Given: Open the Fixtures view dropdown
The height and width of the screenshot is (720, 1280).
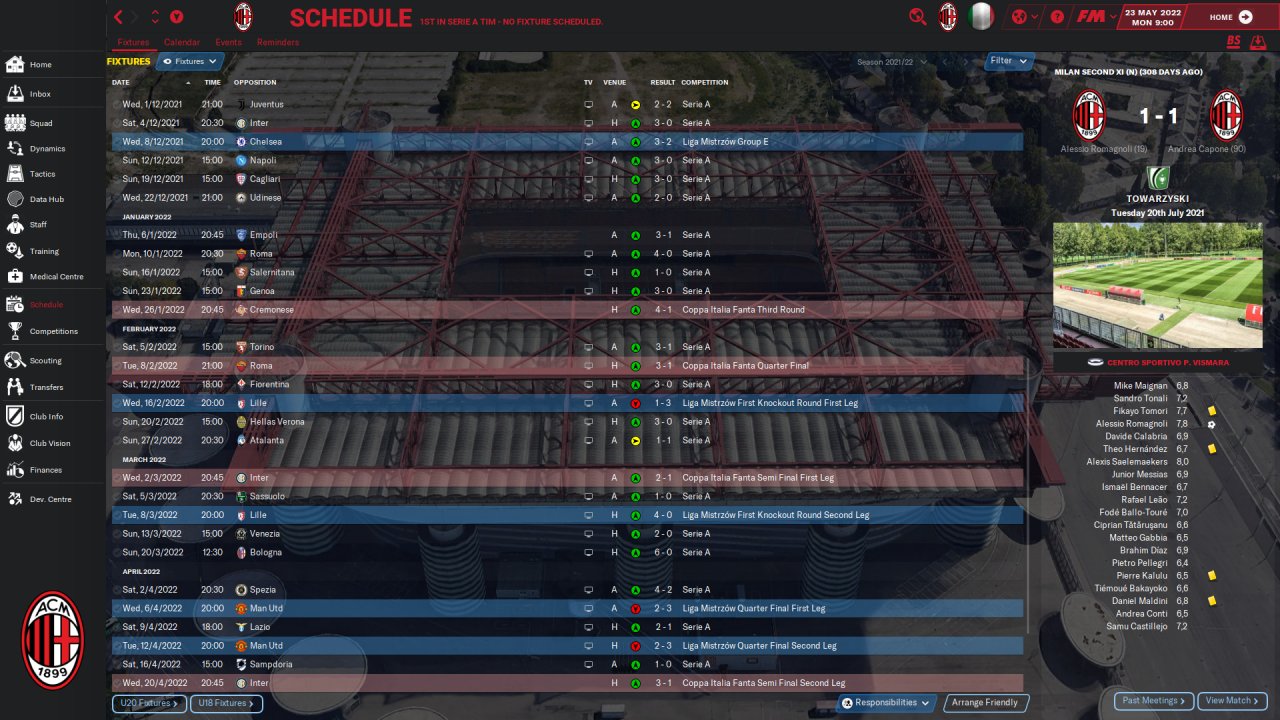Looking at the screenshot, I should point(188,62).
